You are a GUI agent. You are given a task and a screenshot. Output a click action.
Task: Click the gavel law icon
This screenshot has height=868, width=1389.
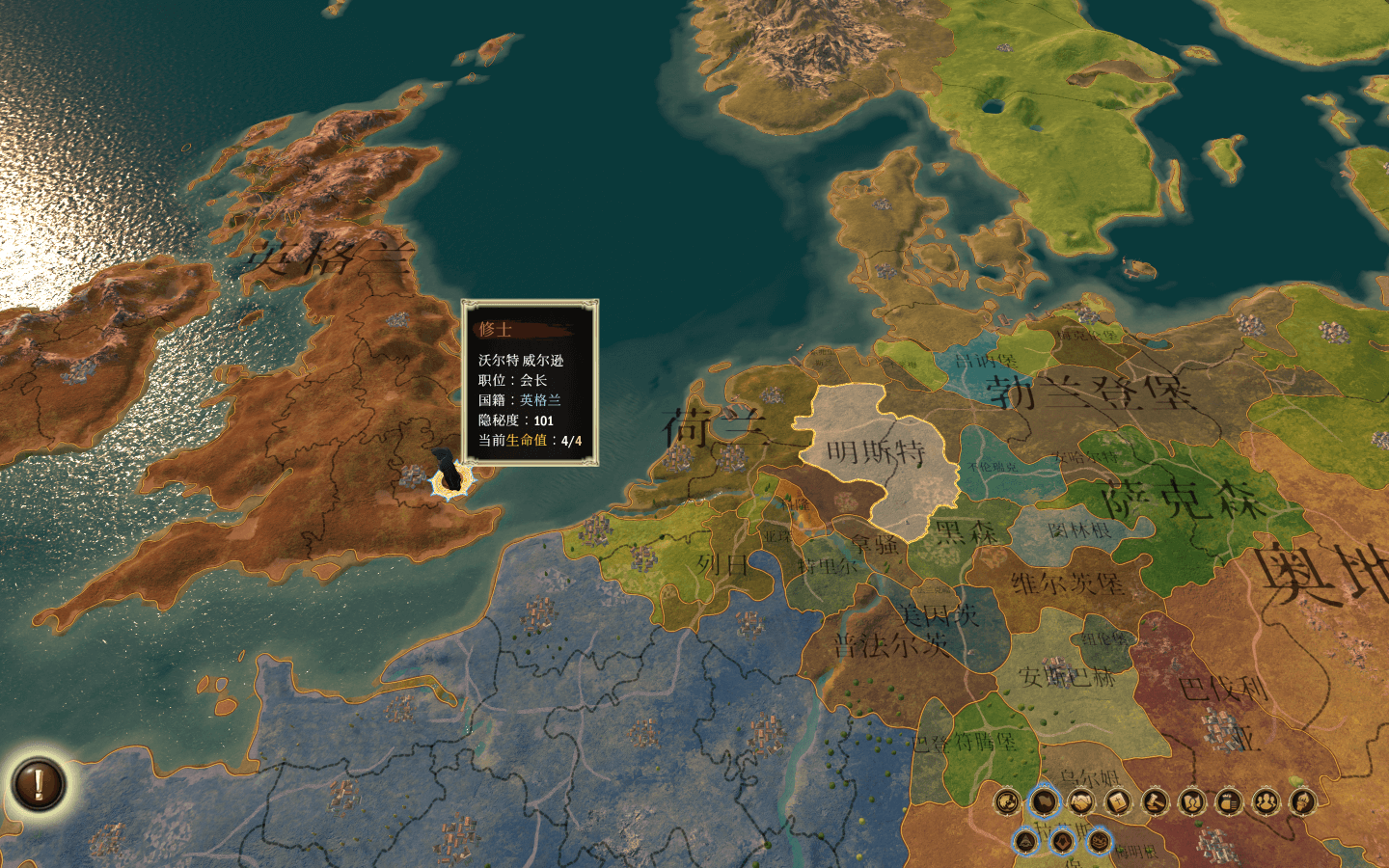click(x=1155, y=801)
